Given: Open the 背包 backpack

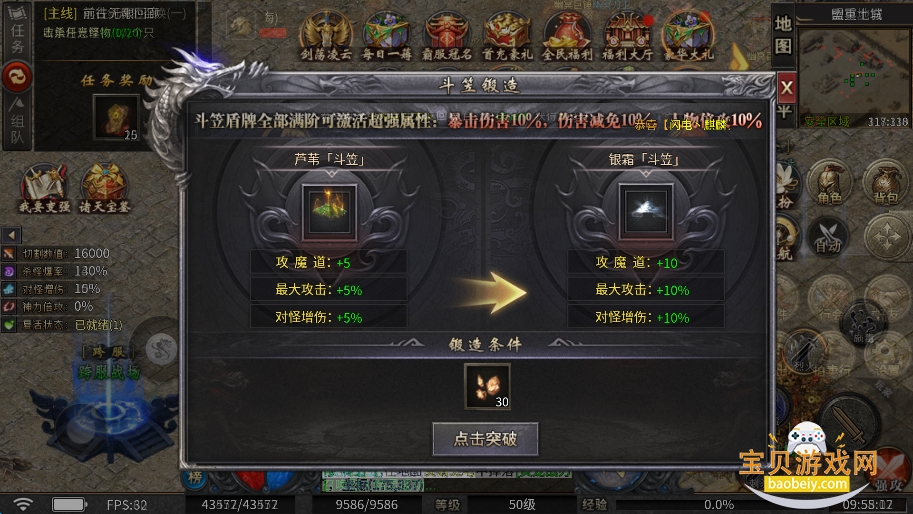Looking at the screenshot, I should point(886,183).
